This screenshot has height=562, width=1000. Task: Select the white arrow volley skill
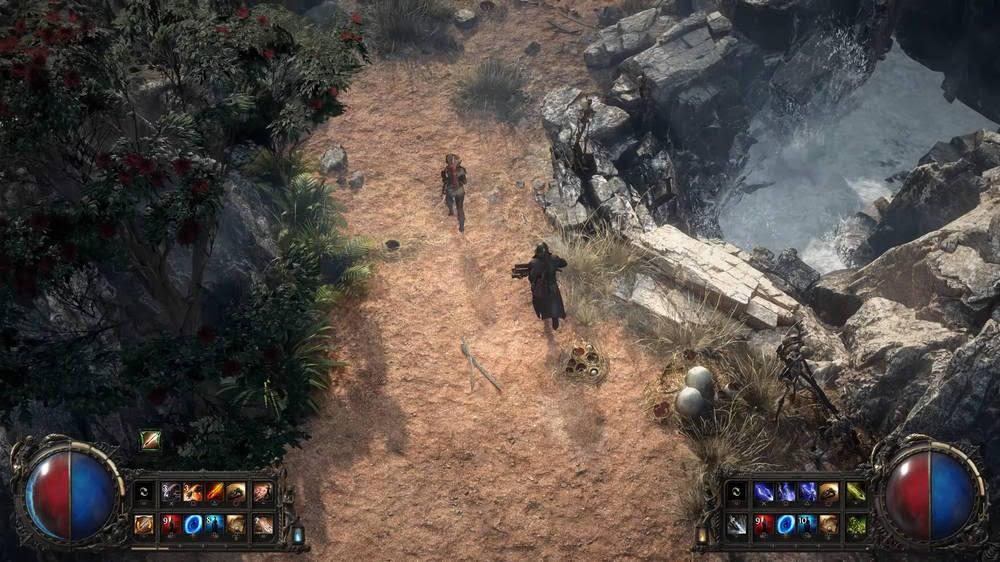click(x=737, y=524)
